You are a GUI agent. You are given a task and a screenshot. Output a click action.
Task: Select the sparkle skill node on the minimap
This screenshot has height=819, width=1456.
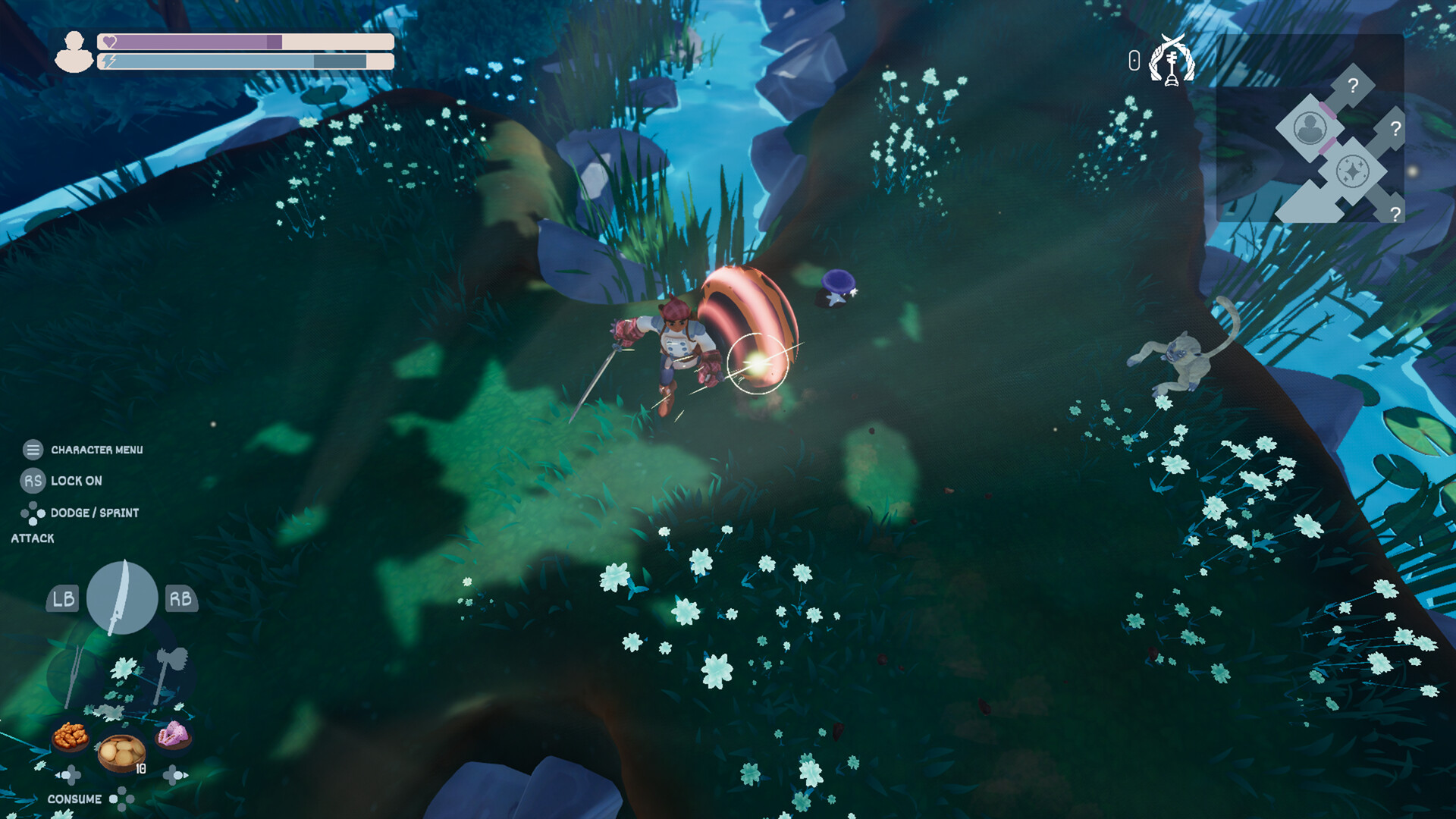click(x=1353, y=172)
